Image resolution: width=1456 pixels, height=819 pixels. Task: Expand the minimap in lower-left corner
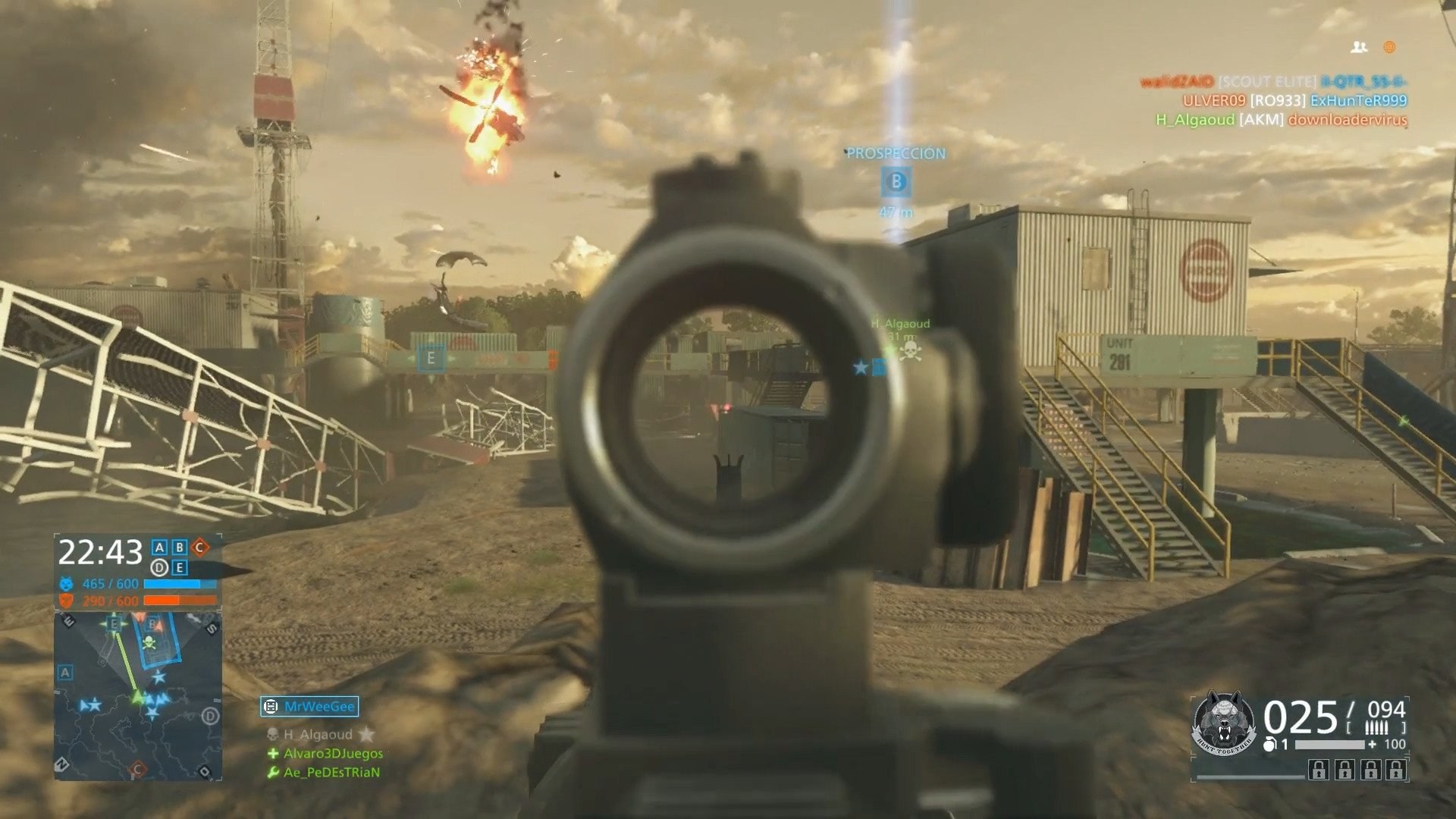pos(136,705)
